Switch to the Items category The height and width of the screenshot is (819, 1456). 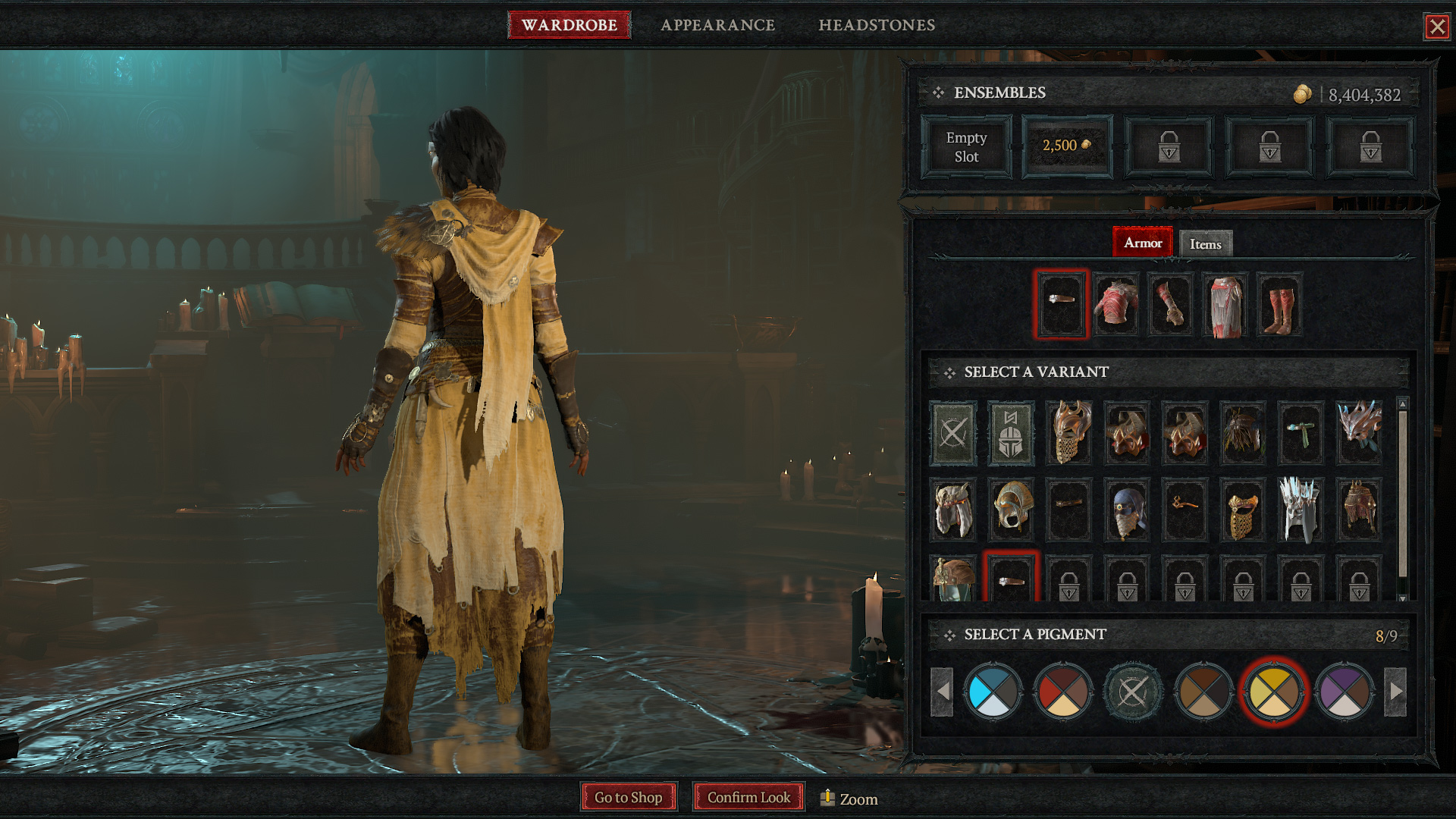1205,244
